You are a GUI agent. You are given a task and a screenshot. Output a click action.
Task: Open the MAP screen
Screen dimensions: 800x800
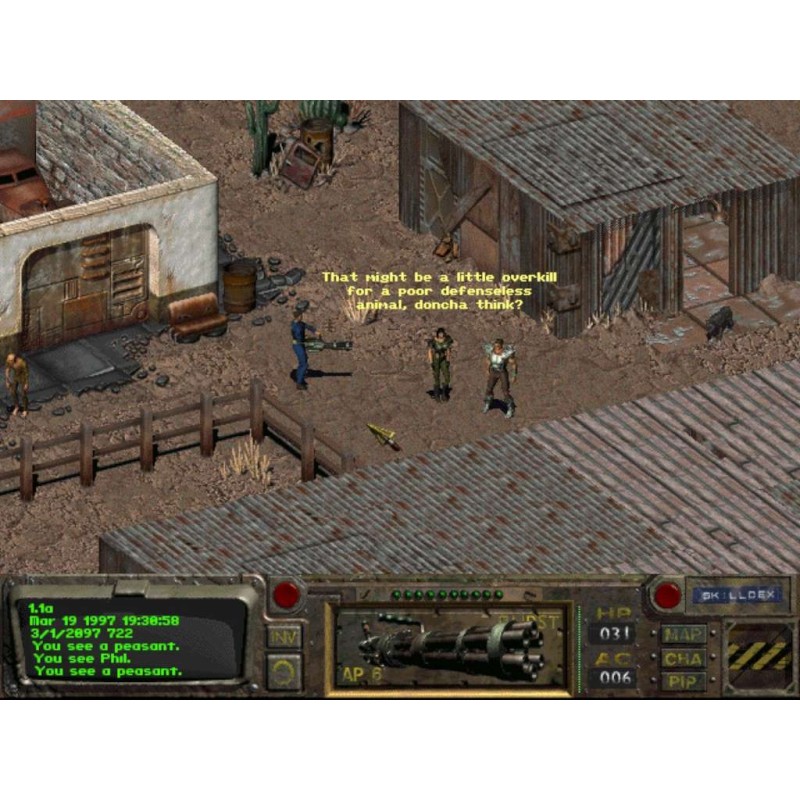click(684, 635)
